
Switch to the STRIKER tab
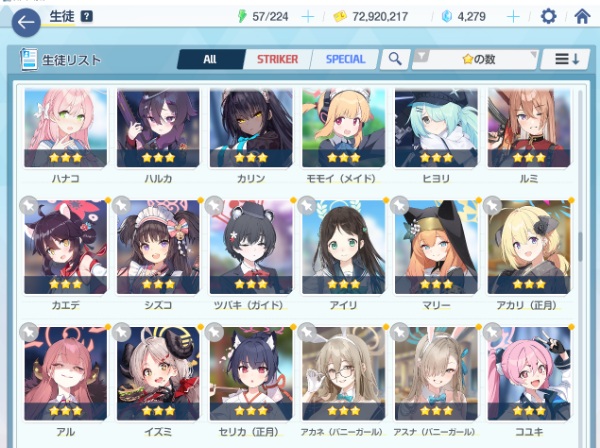click(x=277, y=59)
